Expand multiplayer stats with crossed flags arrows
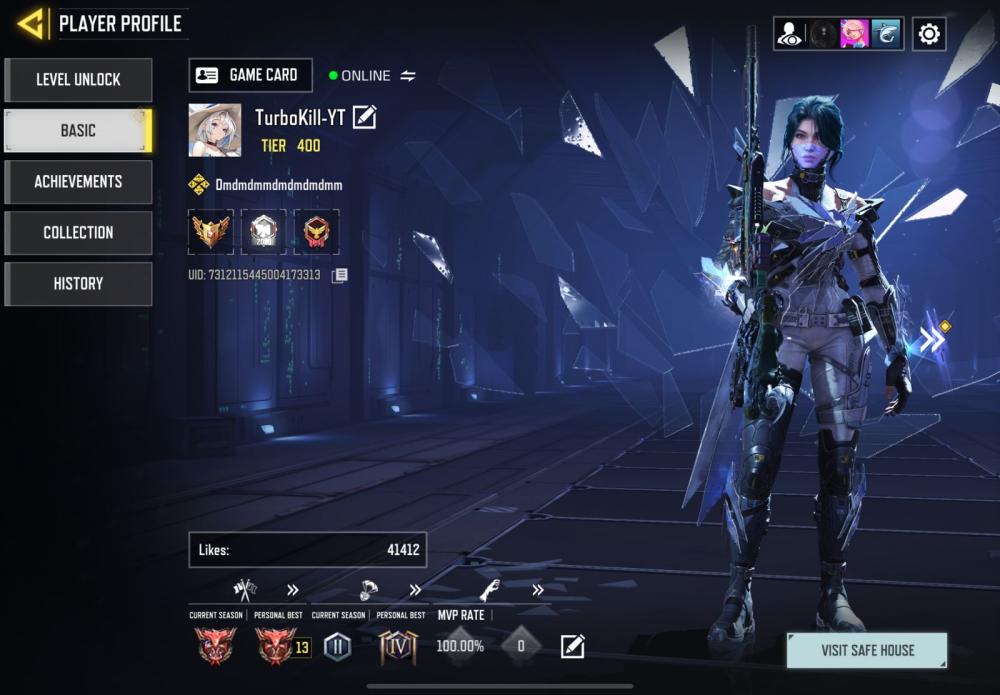The image size is (1000, 695). point(293,590)
